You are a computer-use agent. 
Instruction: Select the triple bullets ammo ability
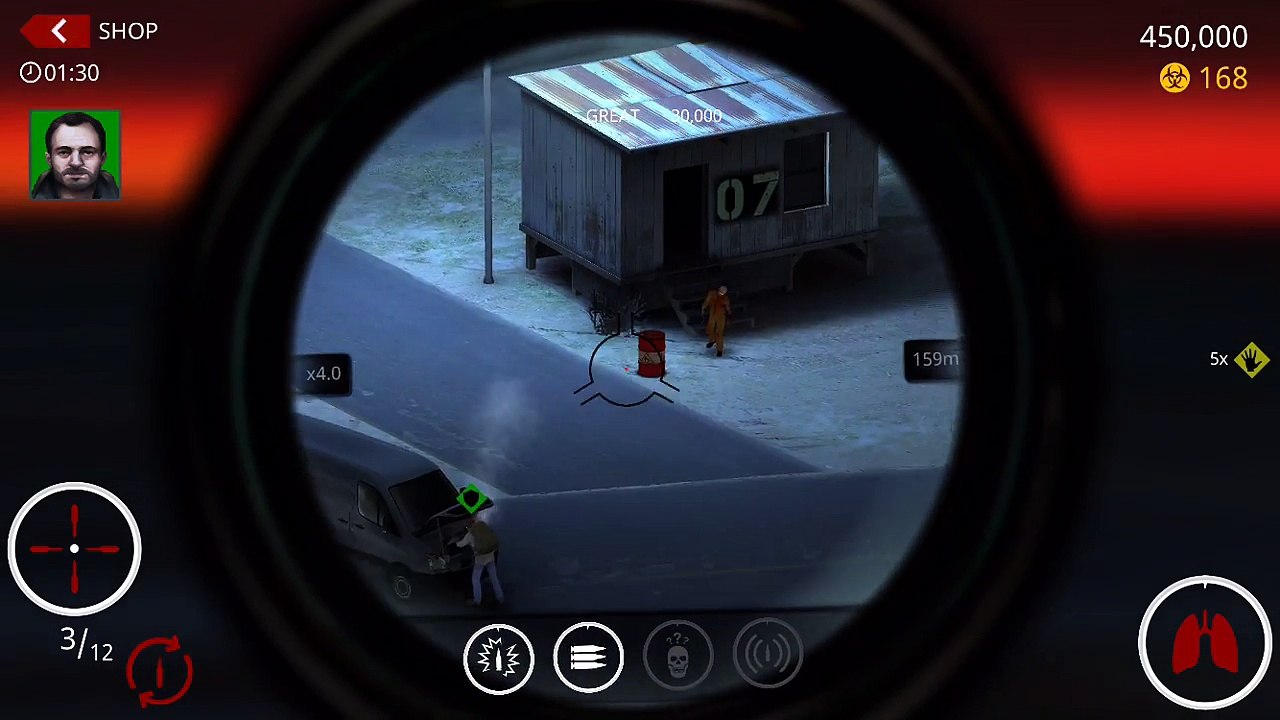tap(588, 658)
